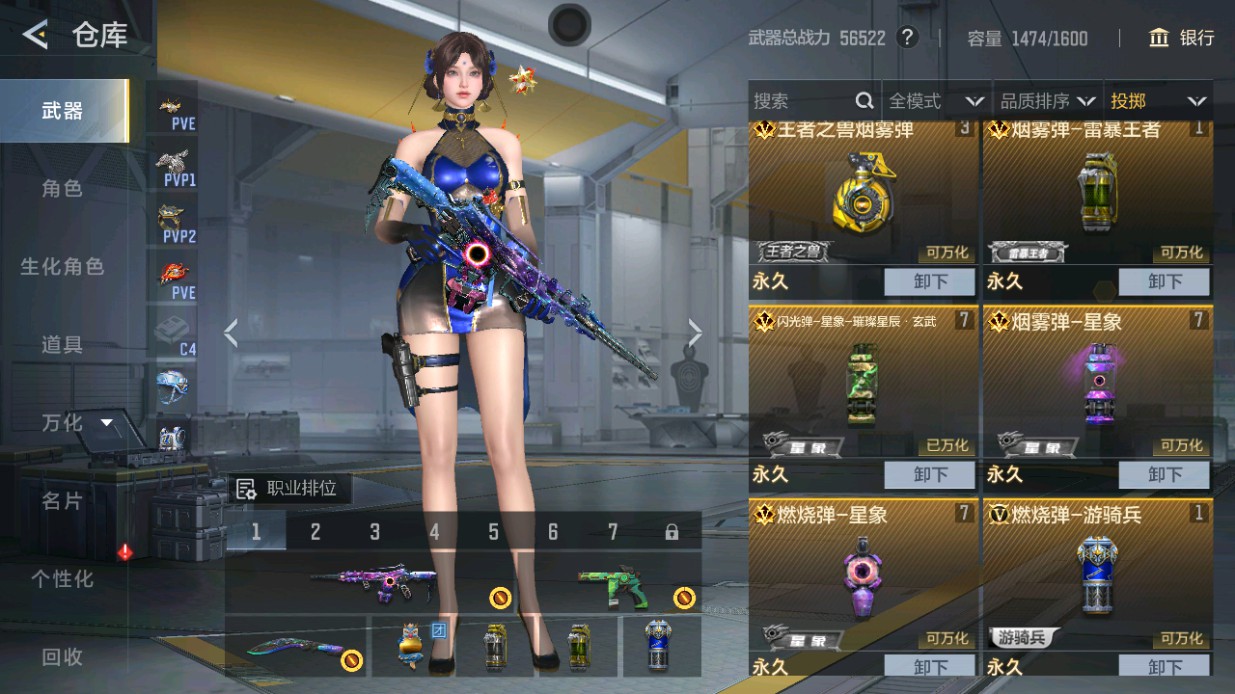Open the 投掷 weapon type dropdown
This screenshot has height=694, width=1235.
(1157, 101)
